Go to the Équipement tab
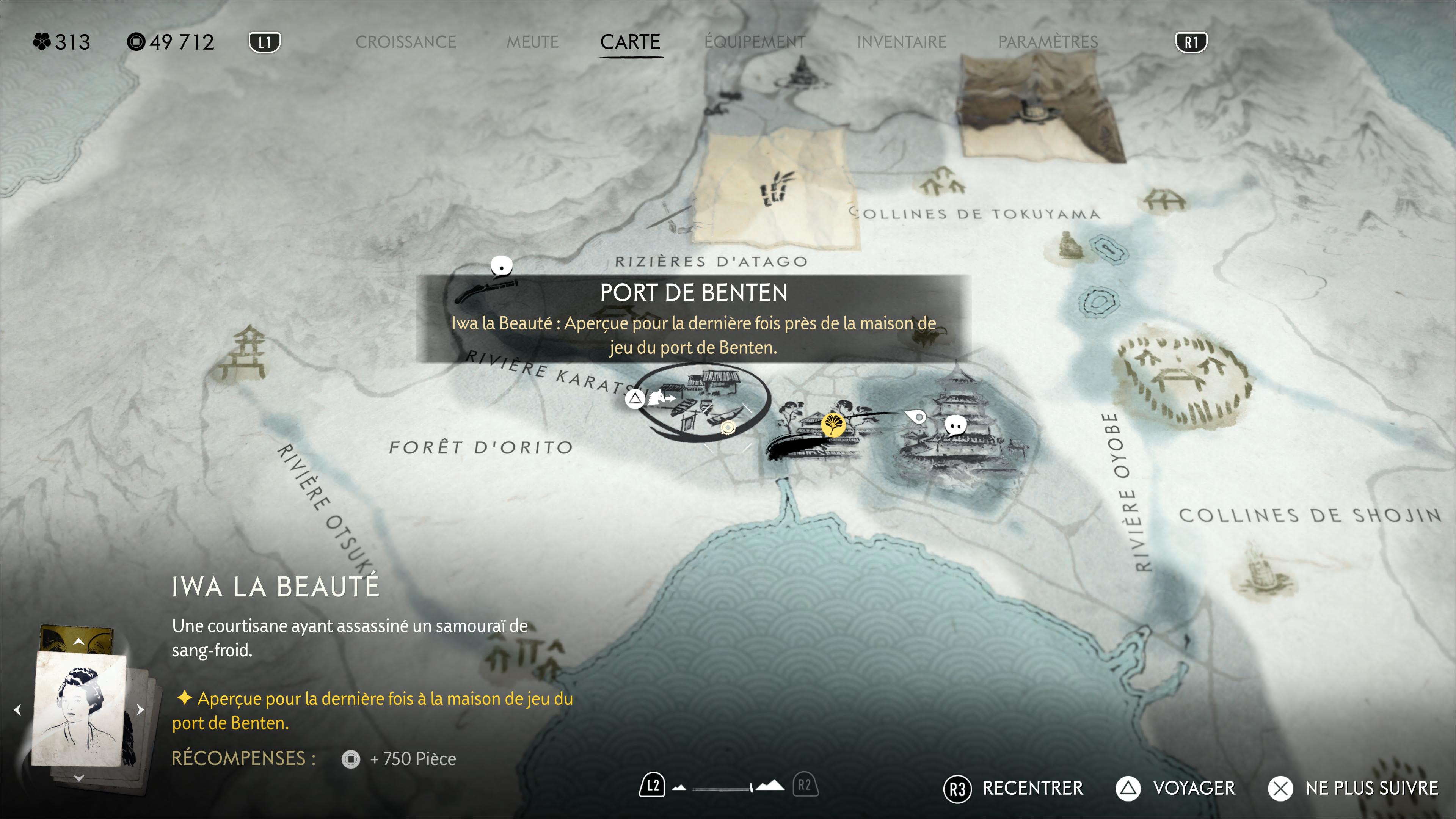This screenshot has width=1456, height=819. (755, 42)
